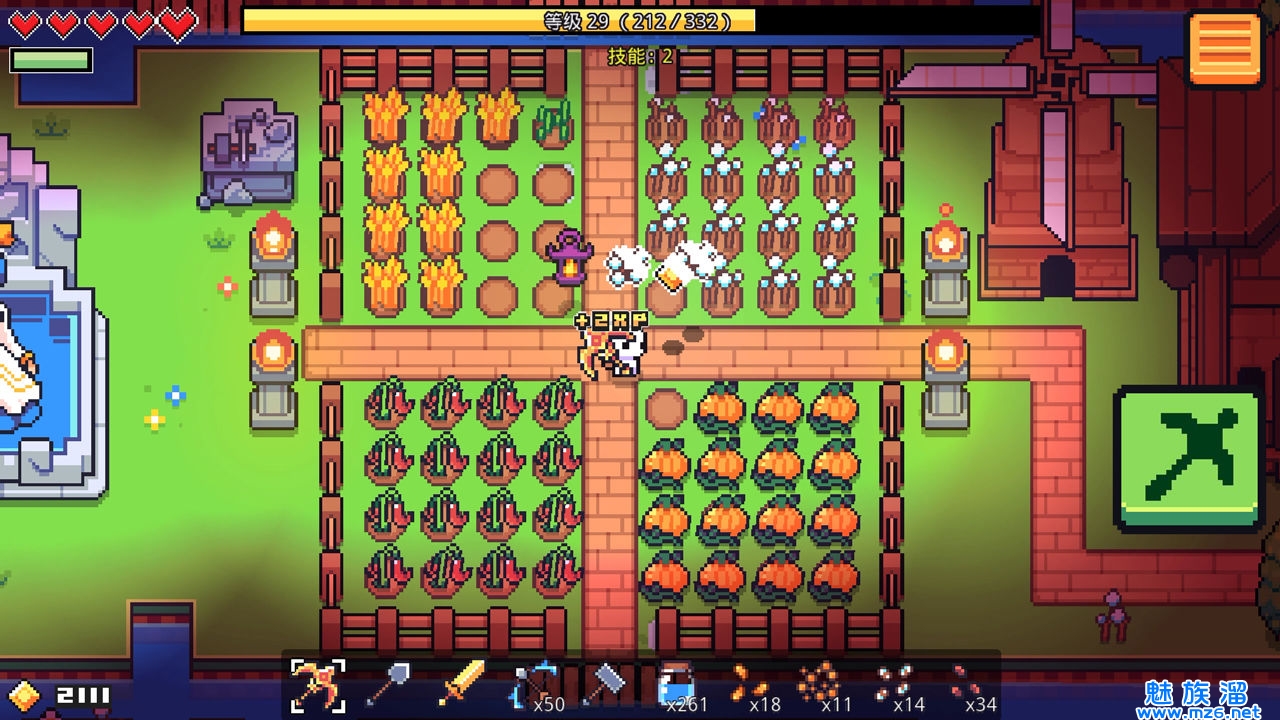Select the blue water bottle slot
Image resolution: width=1280 pixels, height=720 pixels.
[x=678, y=686]
